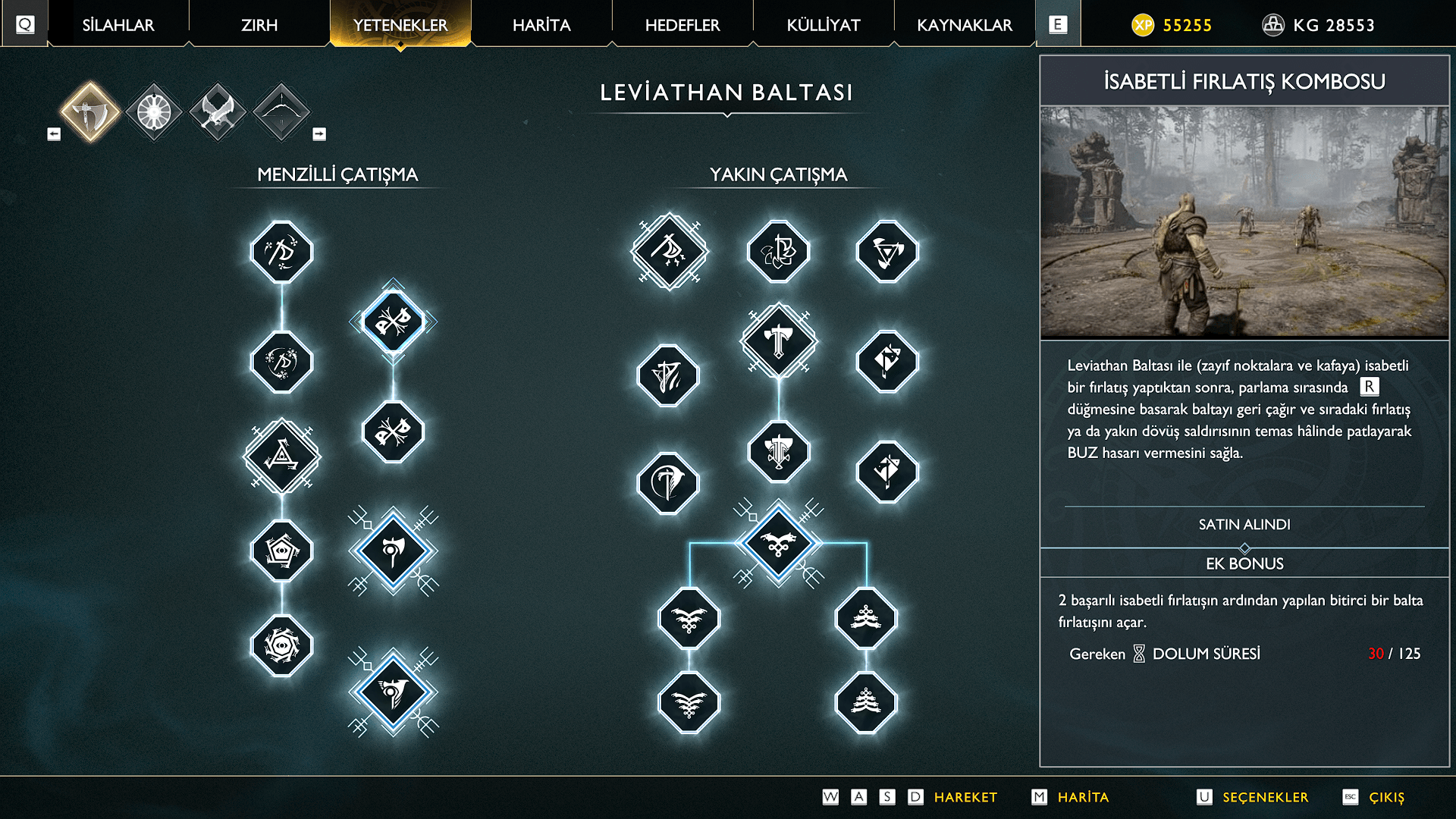Pick the highlighted double-axe skill node

393,322
